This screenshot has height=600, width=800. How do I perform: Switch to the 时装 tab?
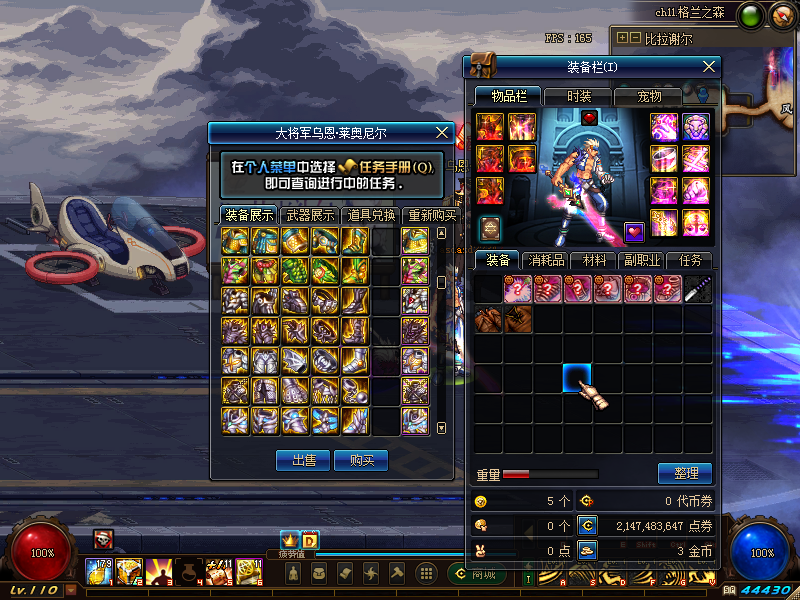pyautogui.click(x=578, y=96)
